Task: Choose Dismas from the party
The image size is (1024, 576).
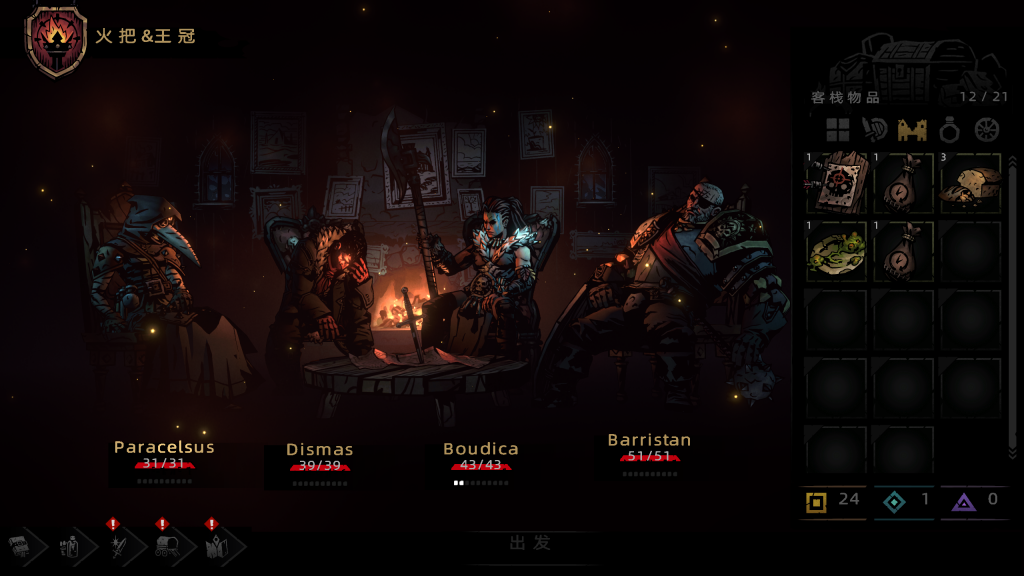Action: click(320, 450)
